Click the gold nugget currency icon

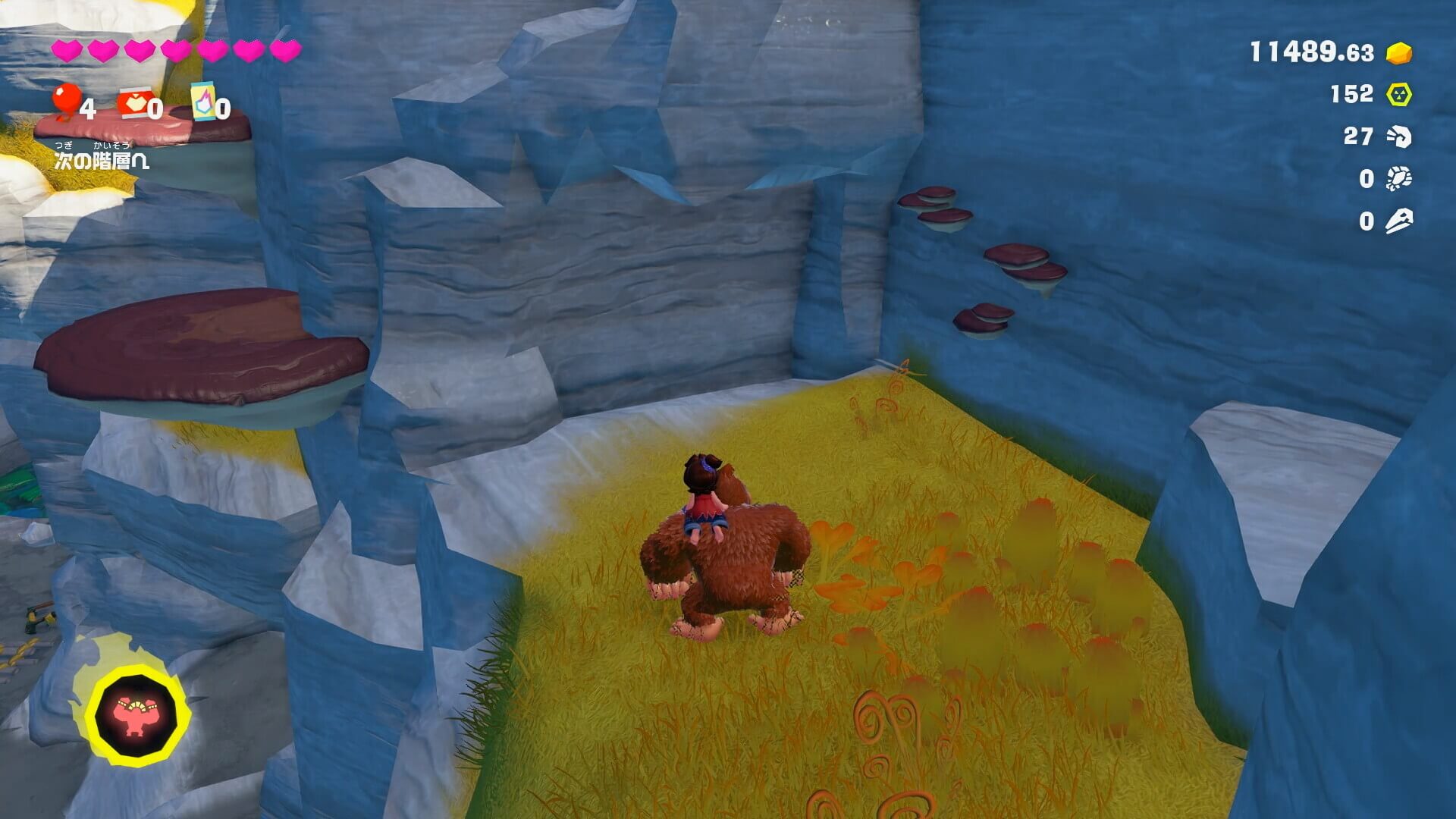1398,53
